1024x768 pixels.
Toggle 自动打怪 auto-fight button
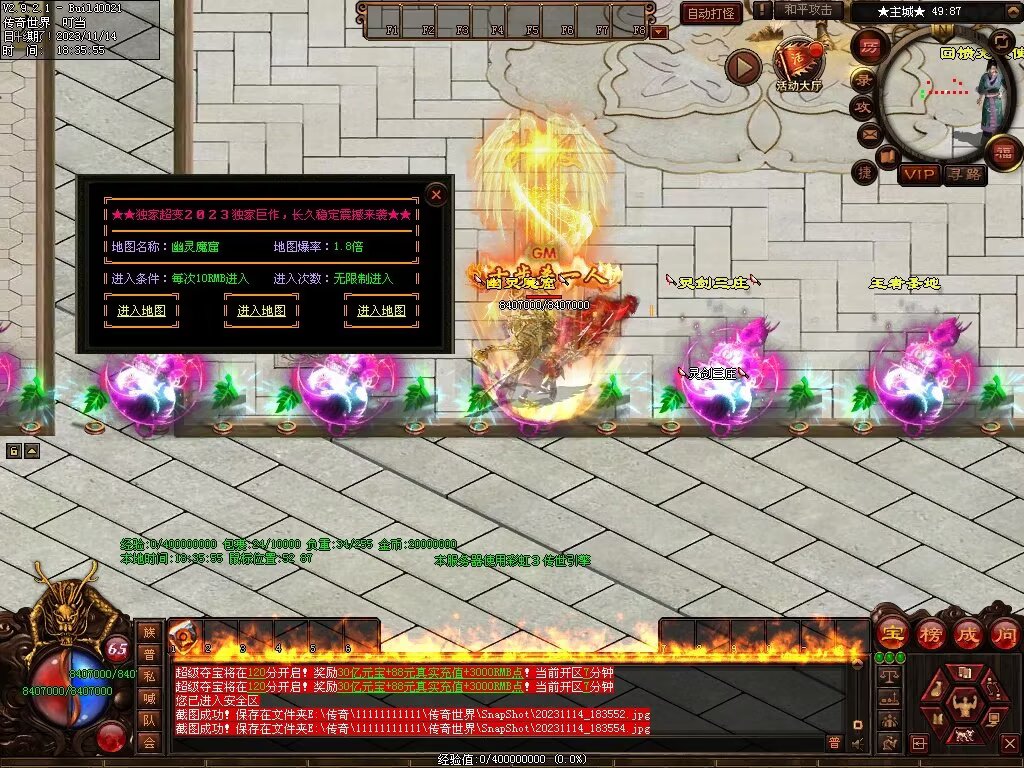[711, 13]
